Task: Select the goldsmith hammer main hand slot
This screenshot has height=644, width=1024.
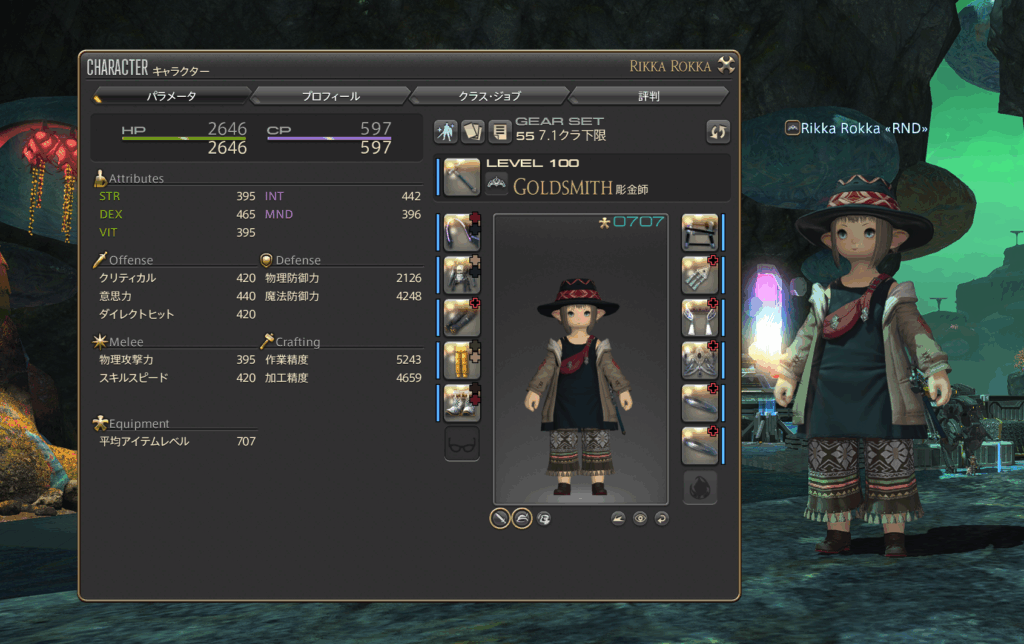Action: tap(462, 177)
